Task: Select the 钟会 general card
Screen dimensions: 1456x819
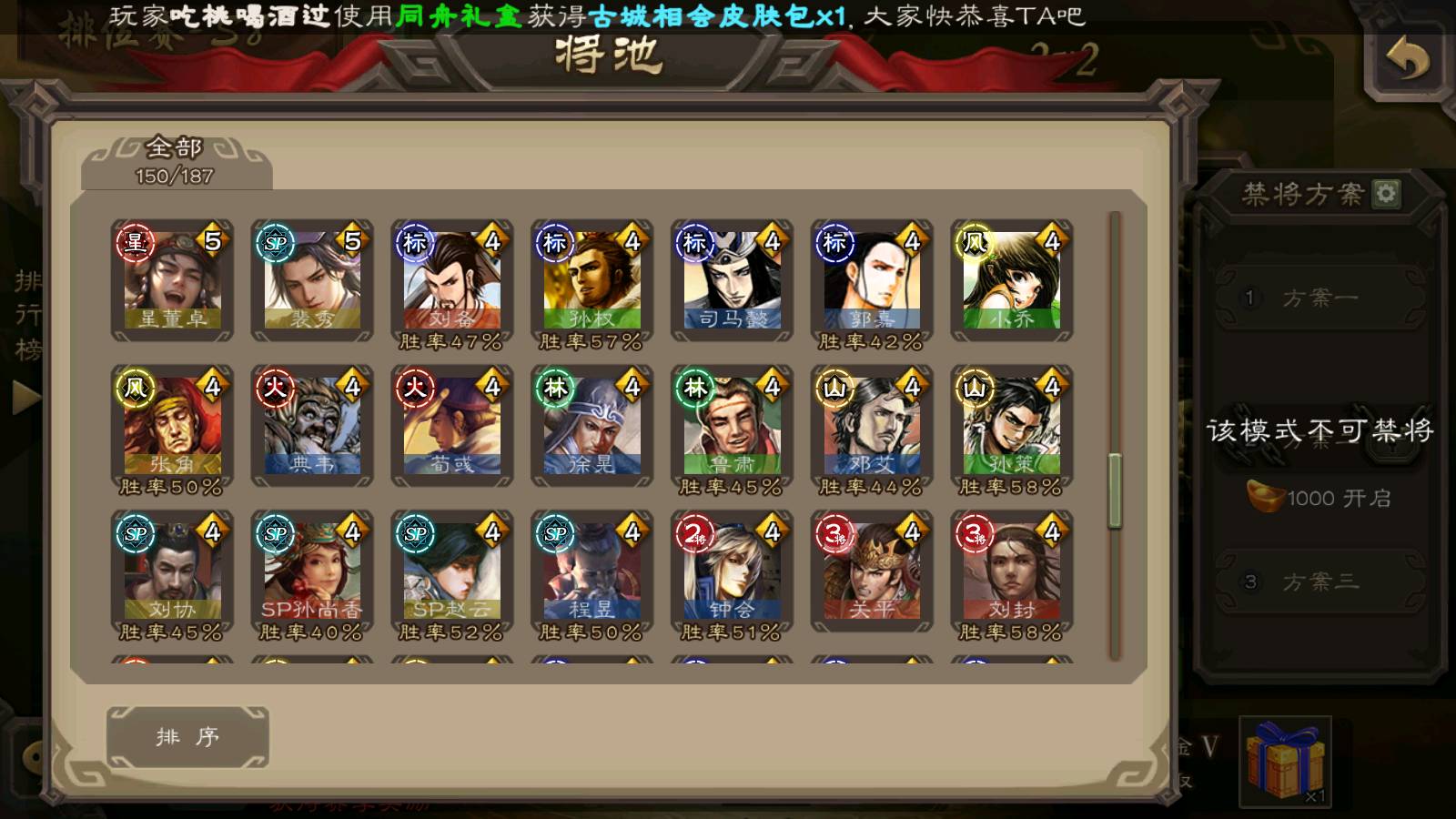Action: click(x=733, y=571)
